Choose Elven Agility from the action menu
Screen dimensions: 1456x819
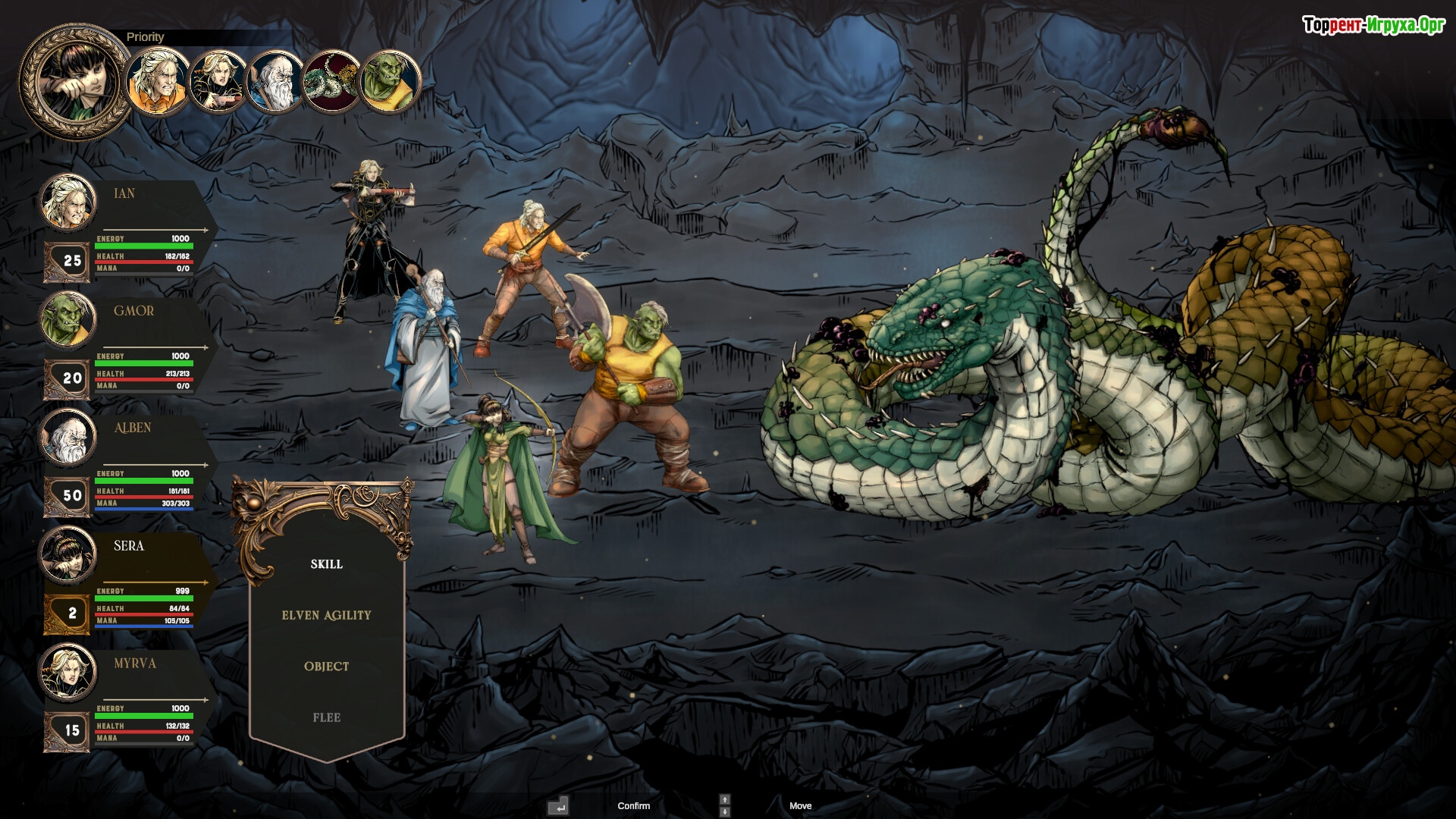coord(326,615)
